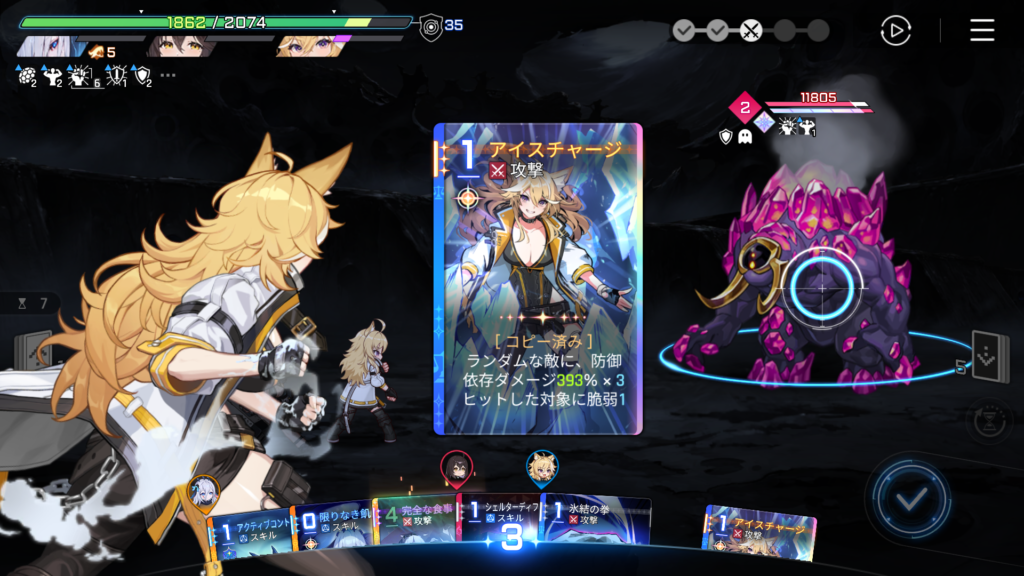Viewport: 1024px width, 576px height.
Task: Toggle the auto-play battle button
Action: point(895,30)
